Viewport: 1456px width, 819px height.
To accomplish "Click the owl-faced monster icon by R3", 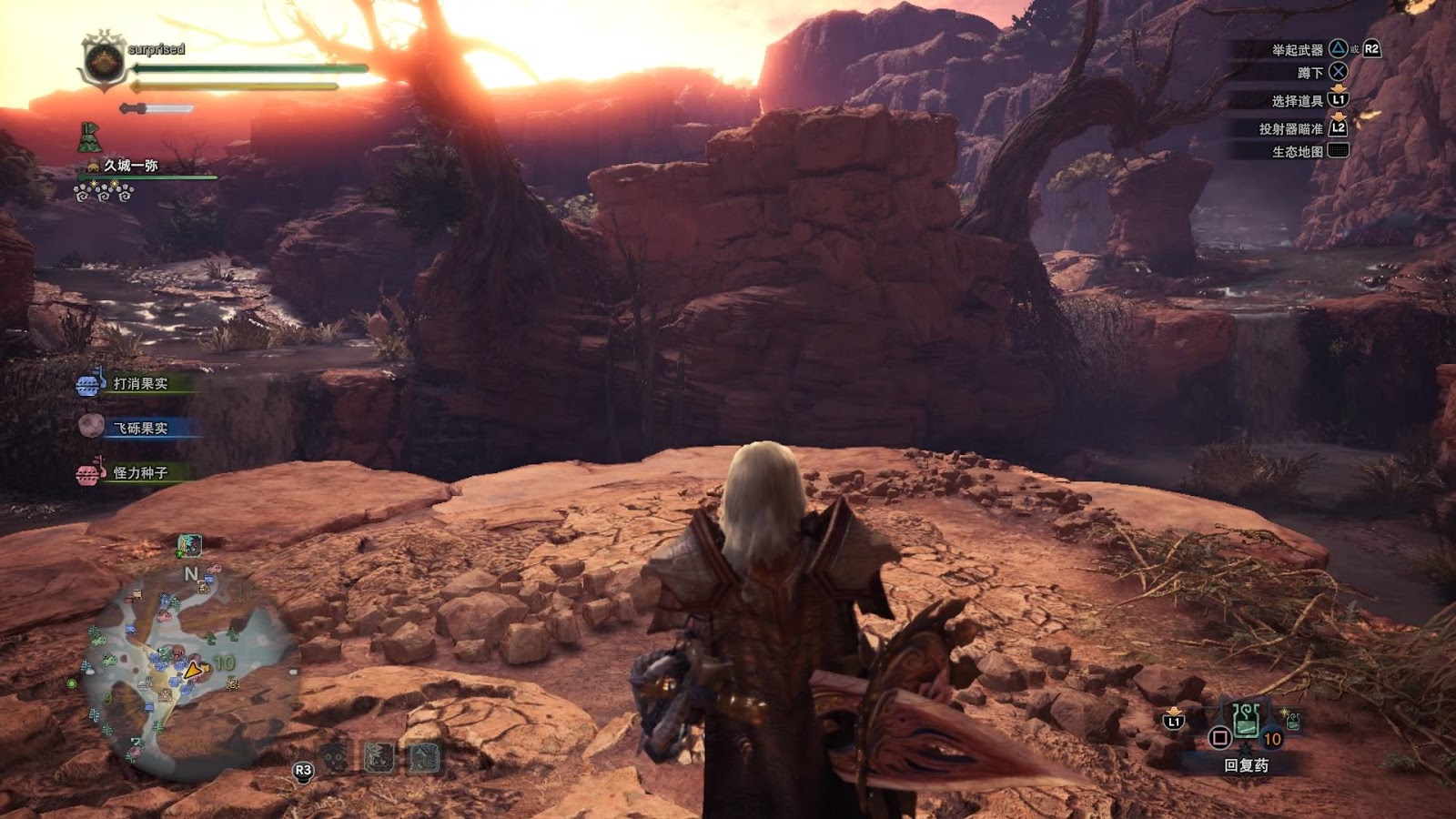I will click(334, 758).
